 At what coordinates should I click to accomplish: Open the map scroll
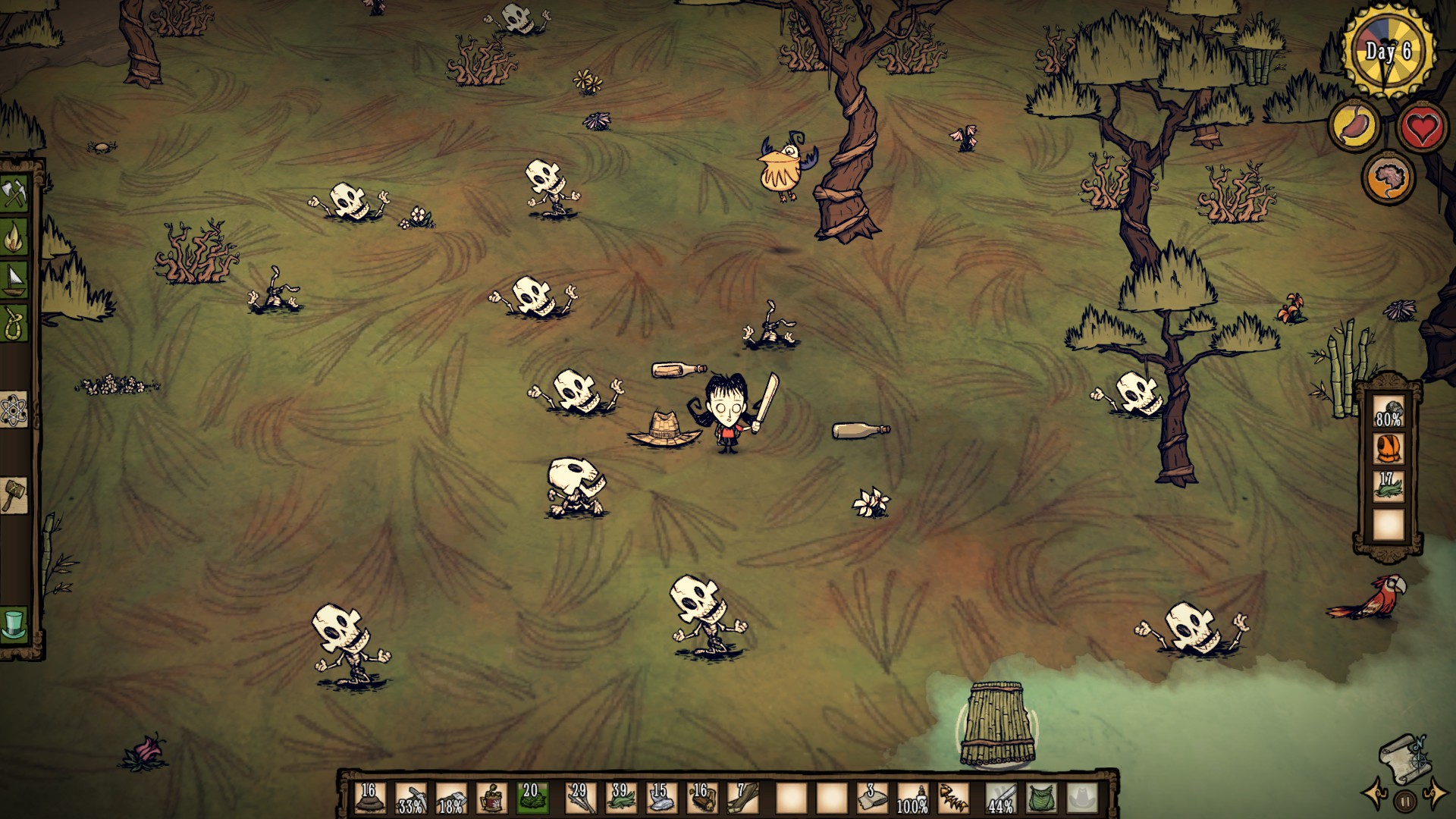point(1405,761)
